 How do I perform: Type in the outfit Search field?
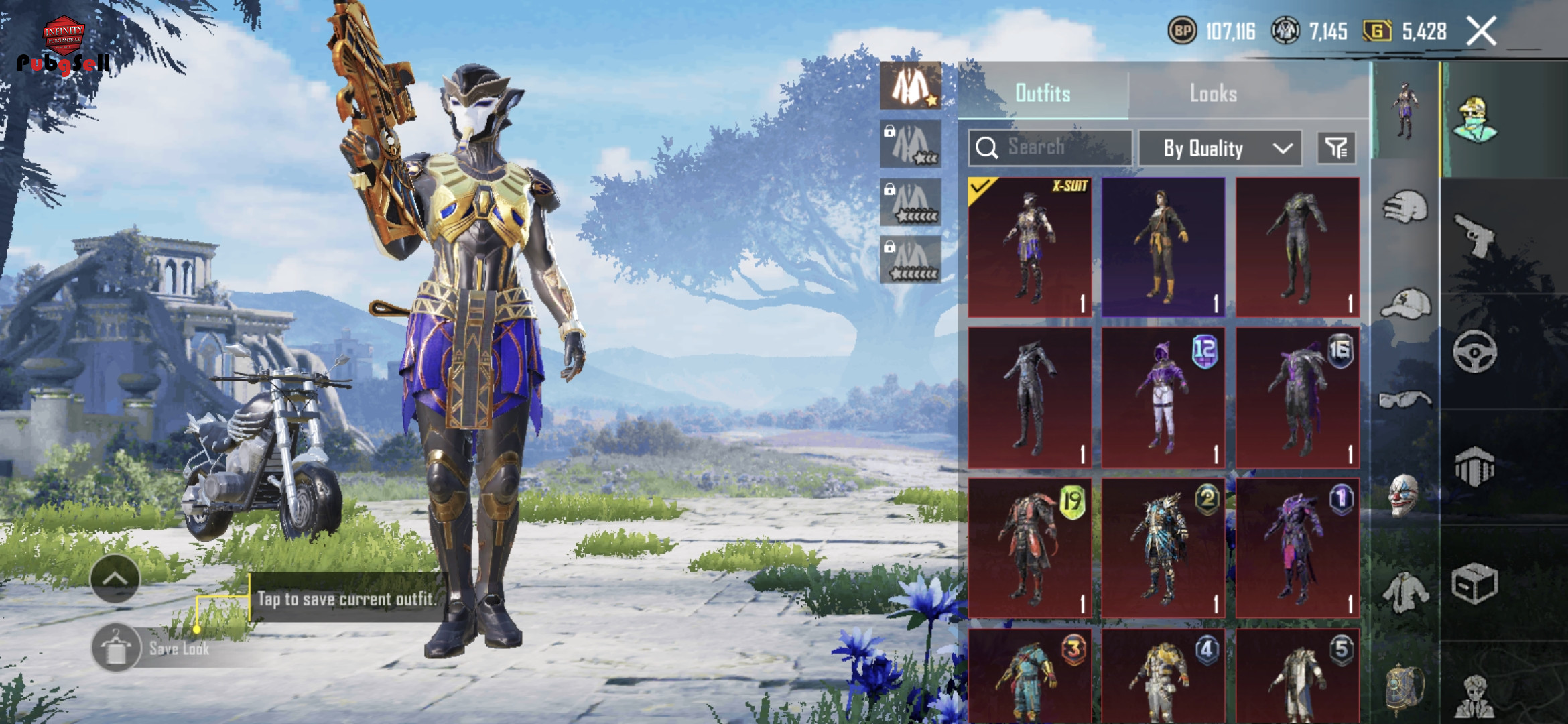click(1051, 147)
